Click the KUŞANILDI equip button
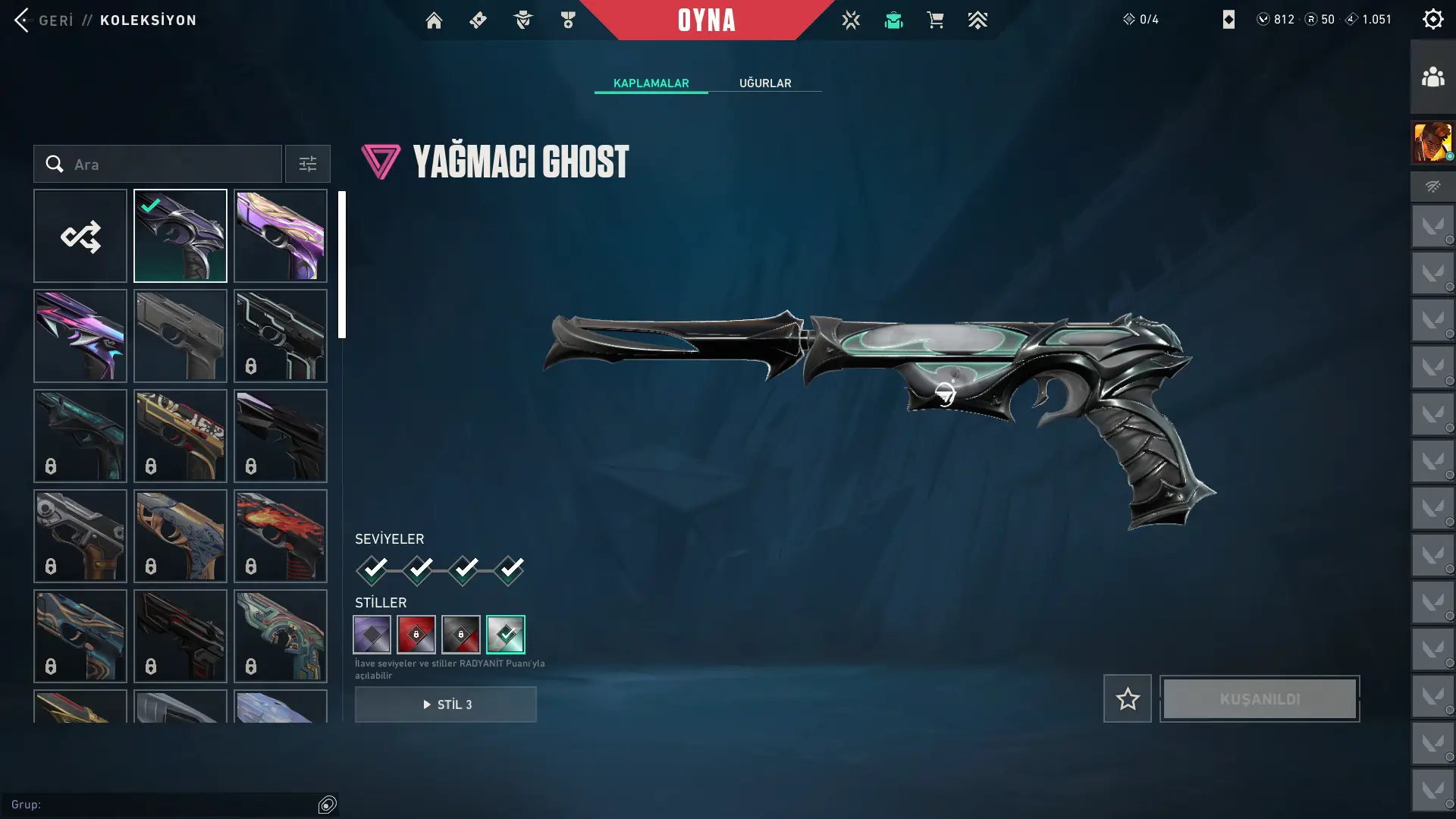This screenshot has width=1456, height=819. 1260,698
